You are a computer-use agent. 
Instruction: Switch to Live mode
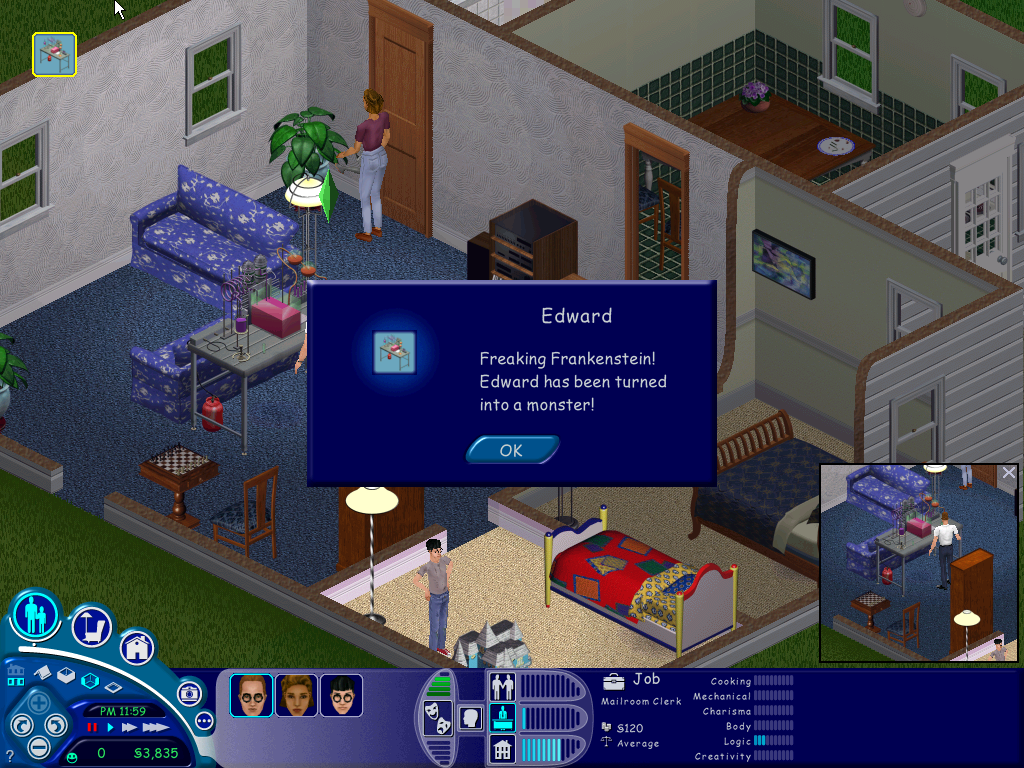coord(35,614)
